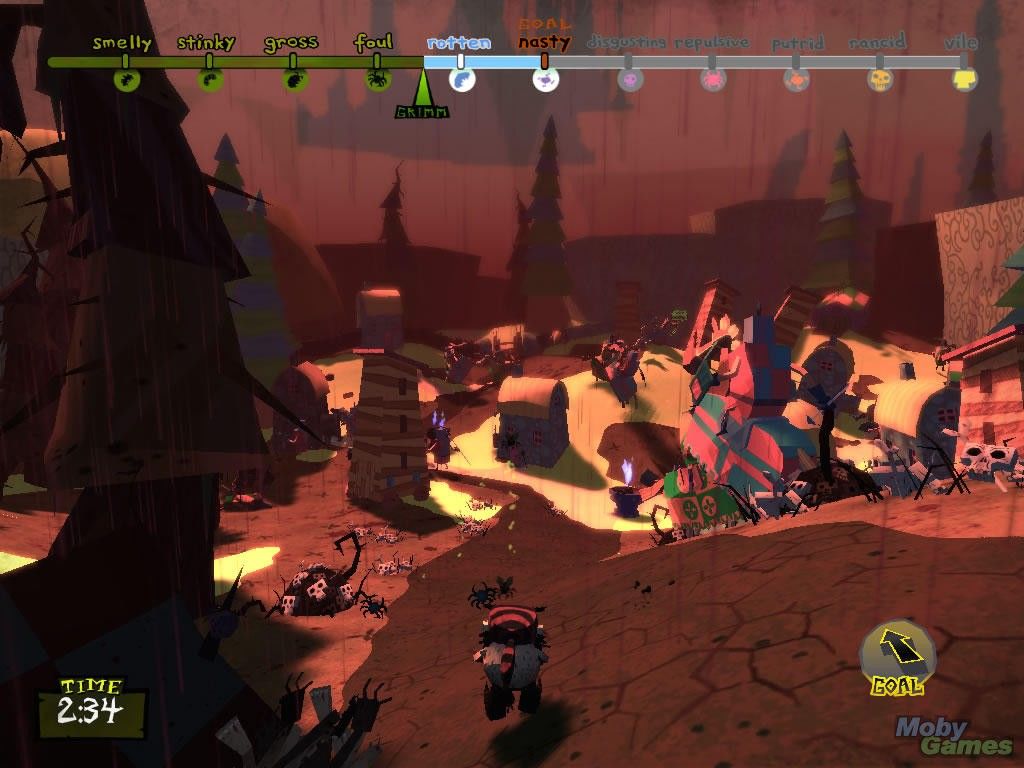Choose the disgusting stage icon
This screenshot has width=1024, height=768.
(x=630, y=80)
